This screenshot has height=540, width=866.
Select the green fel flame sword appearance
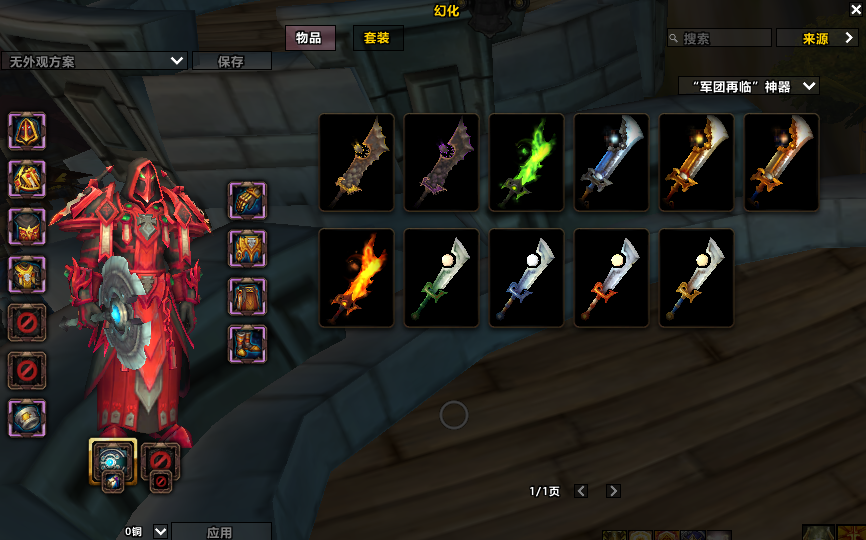pyautogui.click(x=526, y=162)
